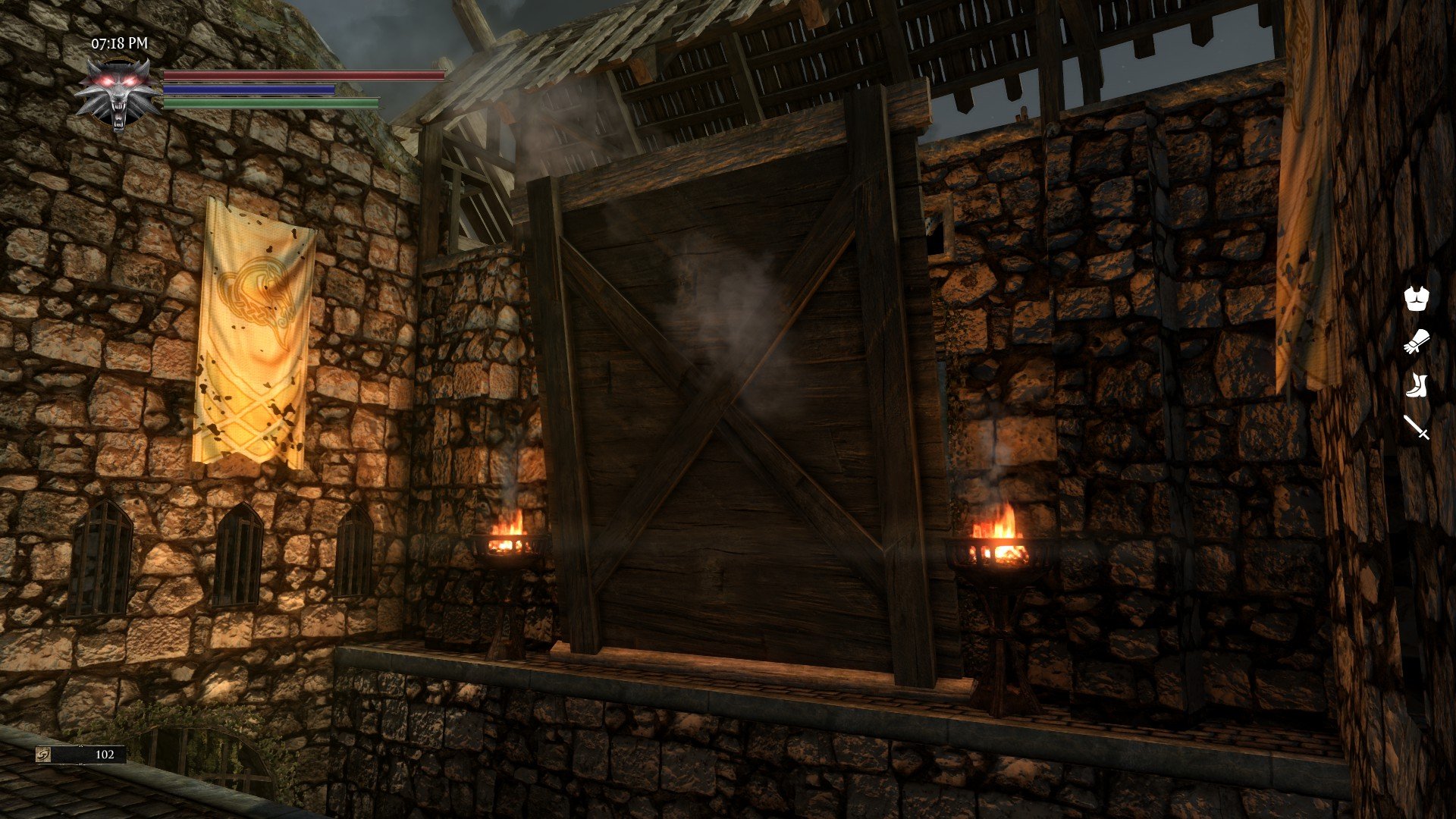Click the wolf medallion icon
The width and height of the screenshot is (1456, 819).
[118, 94]
